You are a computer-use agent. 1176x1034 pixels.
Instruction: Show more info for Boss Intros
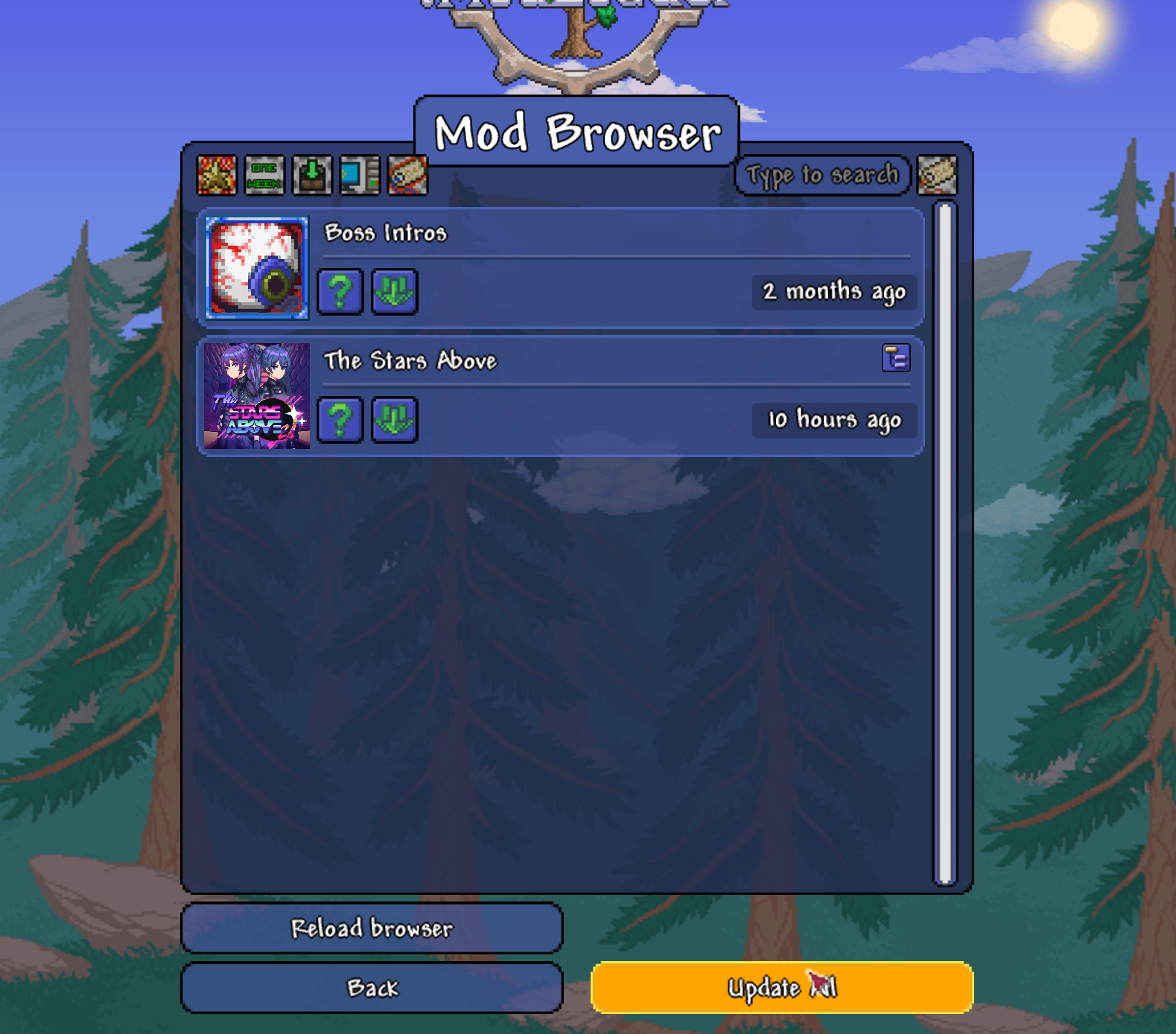[x=340, y=292]
